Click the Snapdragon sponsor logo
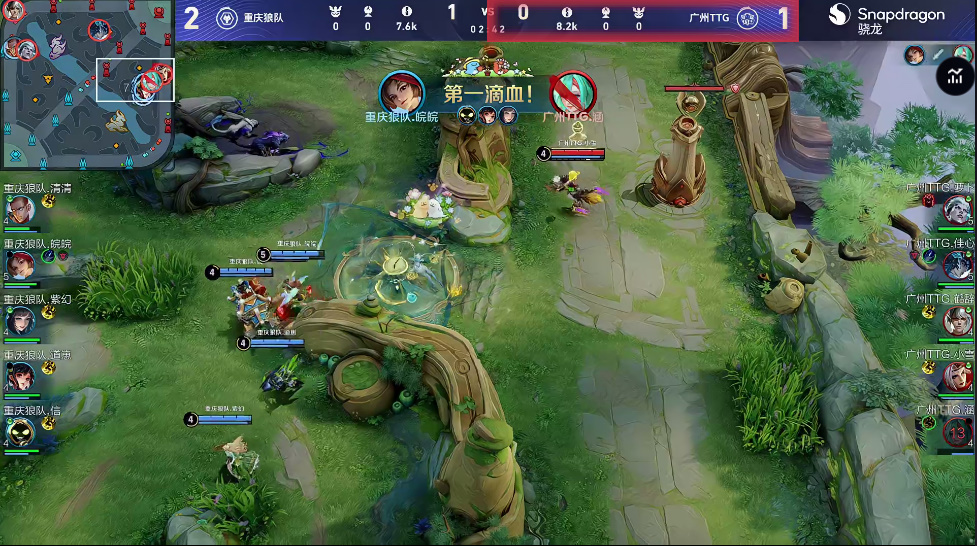 886,19
